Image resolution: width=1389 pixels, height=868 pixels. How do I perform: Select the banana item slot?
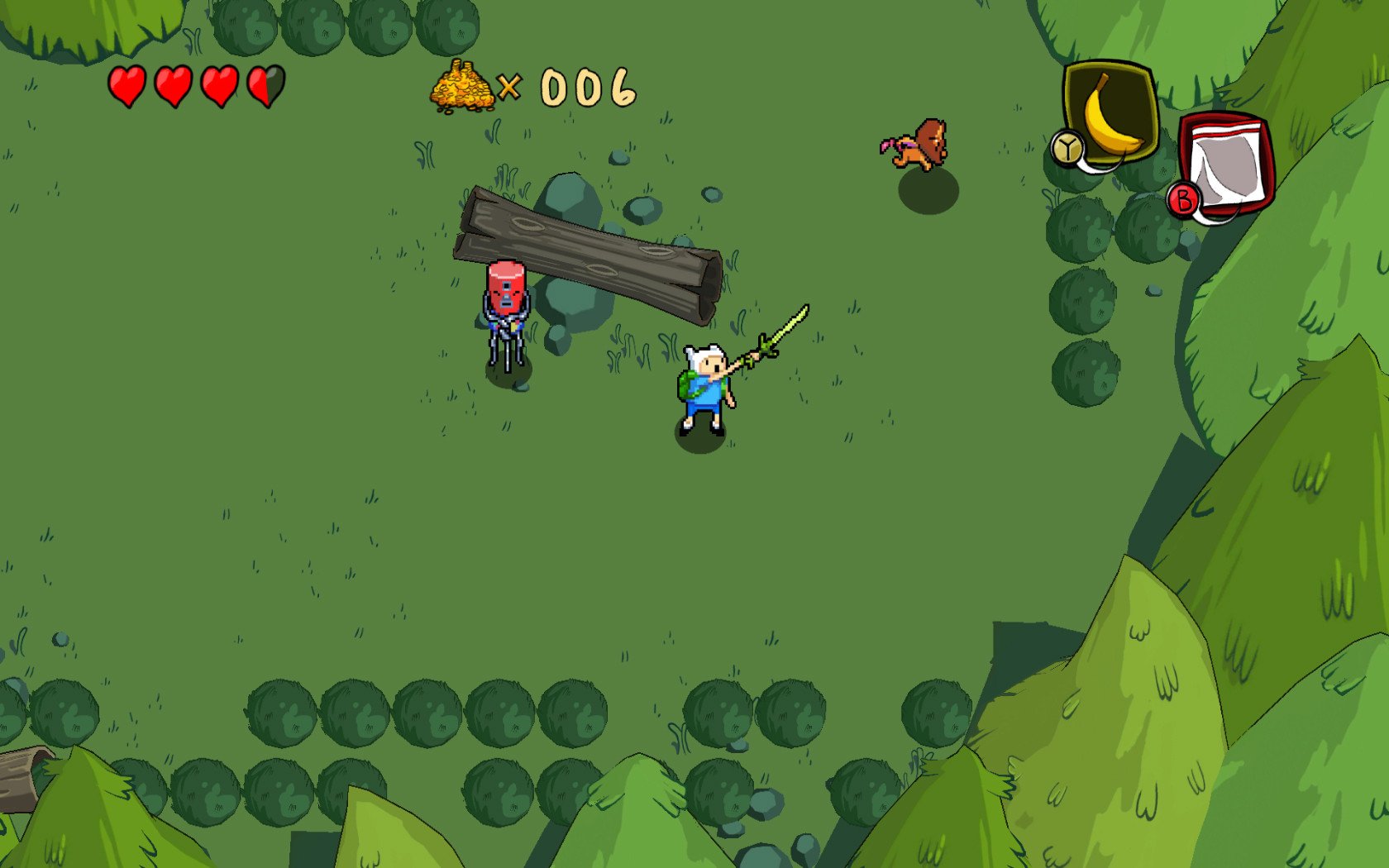point(1109,112)
